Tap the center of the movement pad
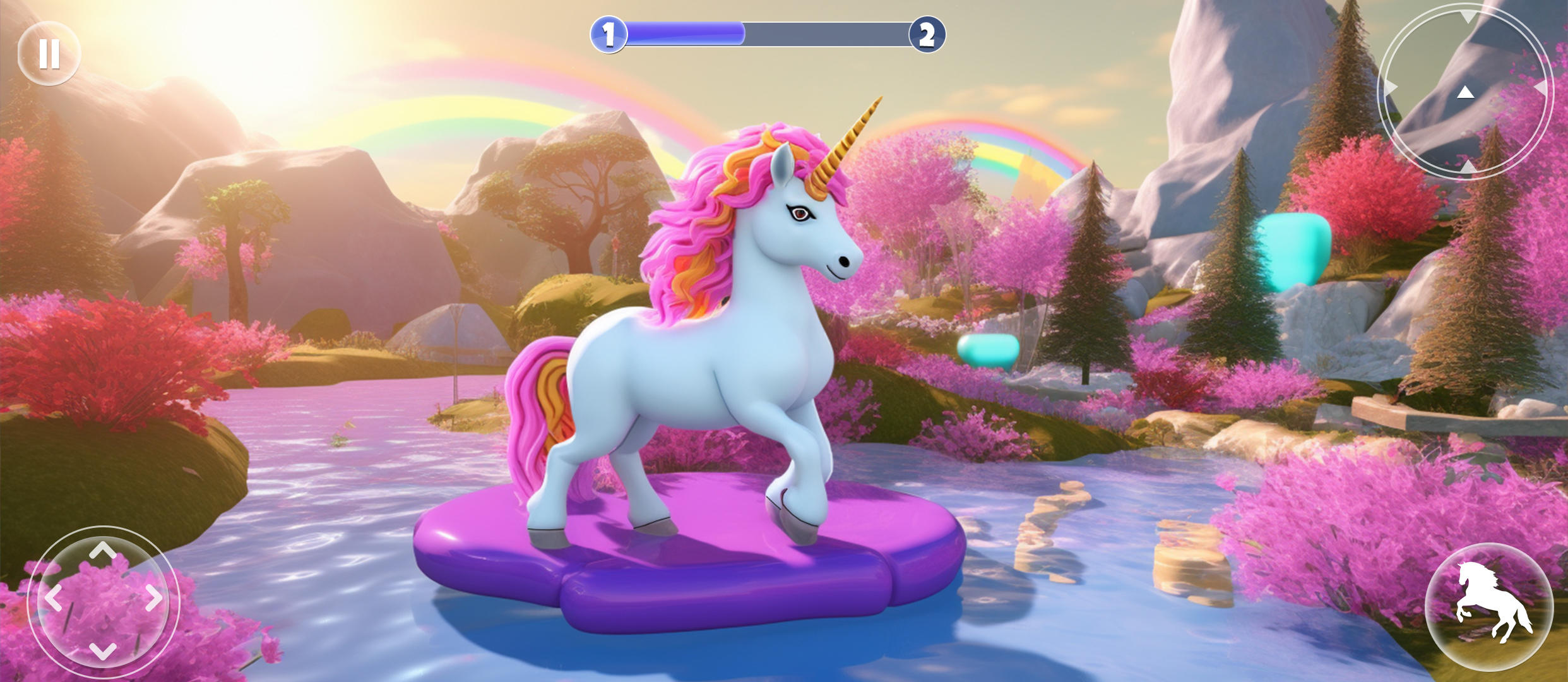Image resolution: width=1568 pixels, height=682 pixels. click(x=103, y=601)
